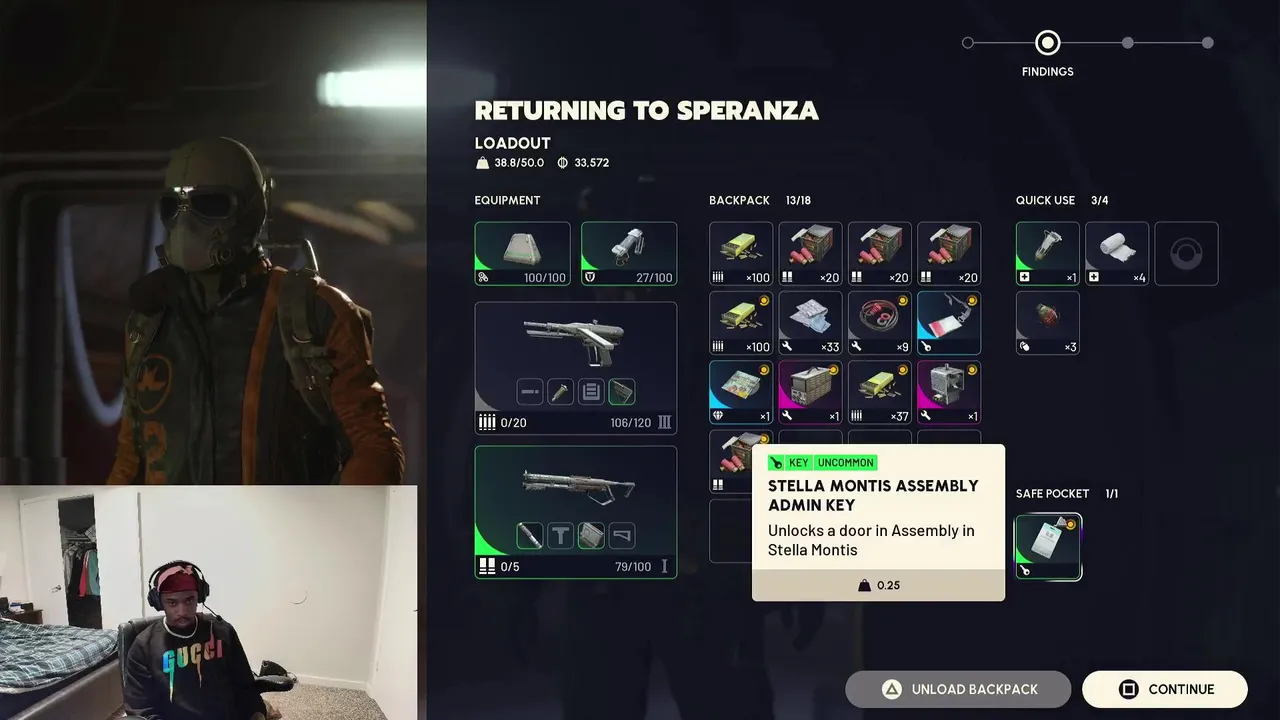Select the backpack equipment slot showing 100/100
The image size is (1280, 720).
click(522, 254)
